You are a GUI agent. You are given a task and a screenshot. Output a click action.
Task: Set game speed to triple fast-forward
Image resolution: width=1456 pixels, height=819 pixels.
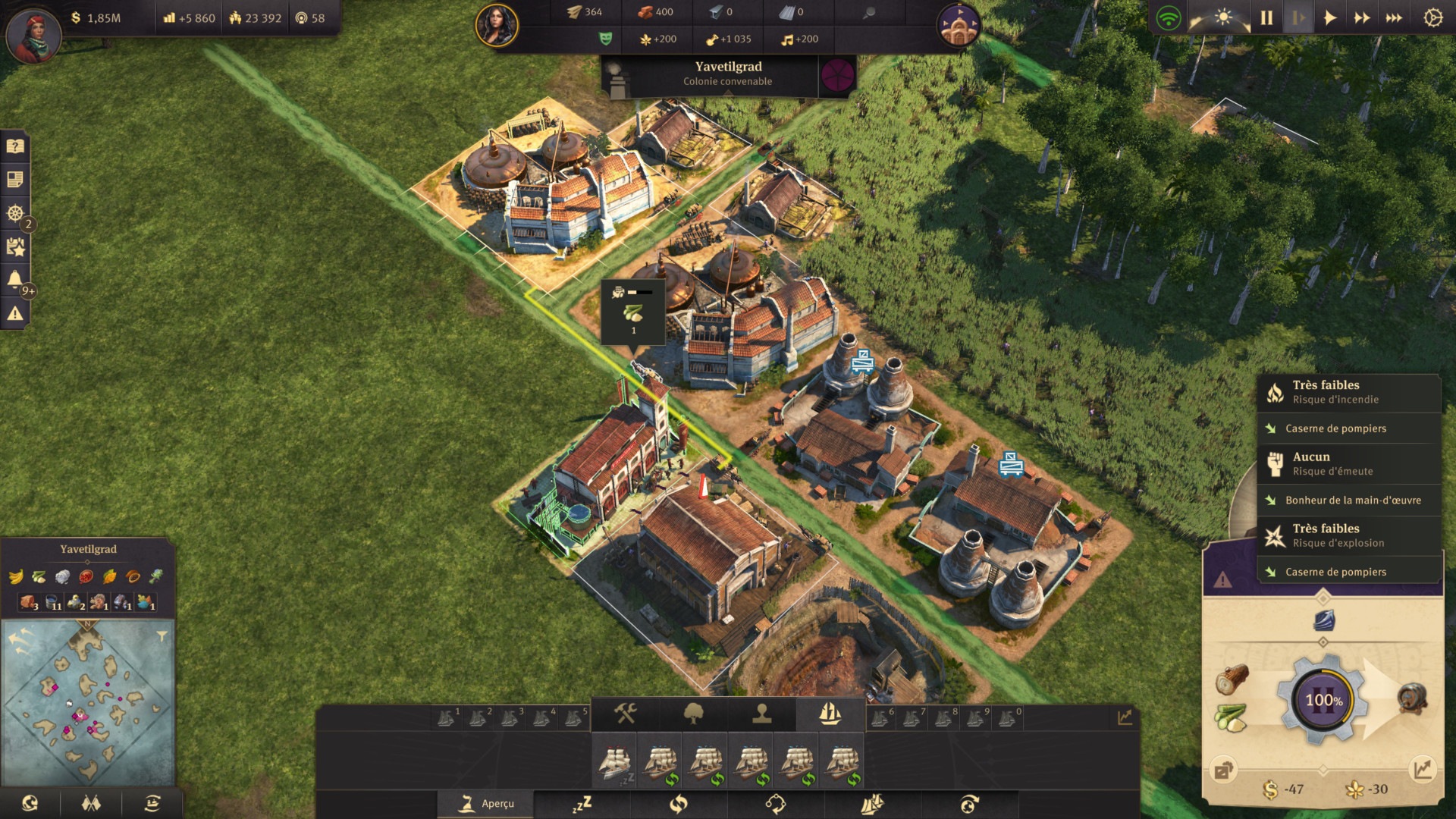pyautogui.click(x=1394, y=17)
